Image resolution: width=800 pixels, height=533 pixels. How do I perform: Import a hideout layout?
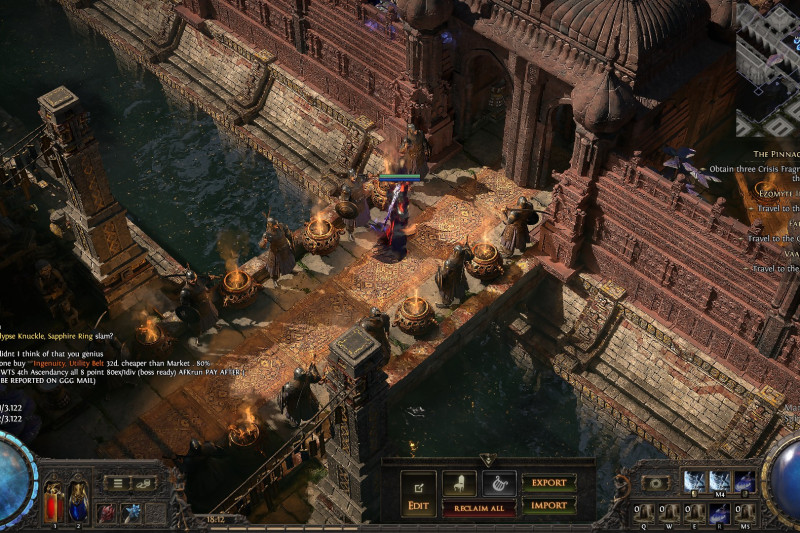click(548, 505)
